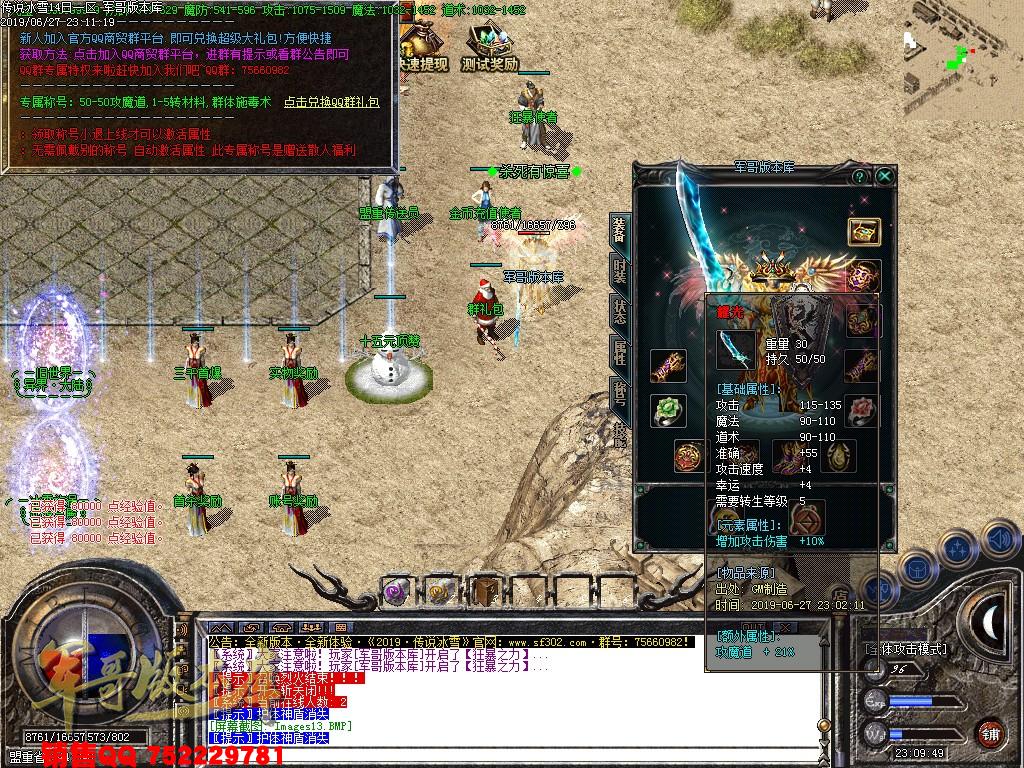Screen dimensions: 1024x768
Task: Open the 状态 status tab
Action: (619, 311)
